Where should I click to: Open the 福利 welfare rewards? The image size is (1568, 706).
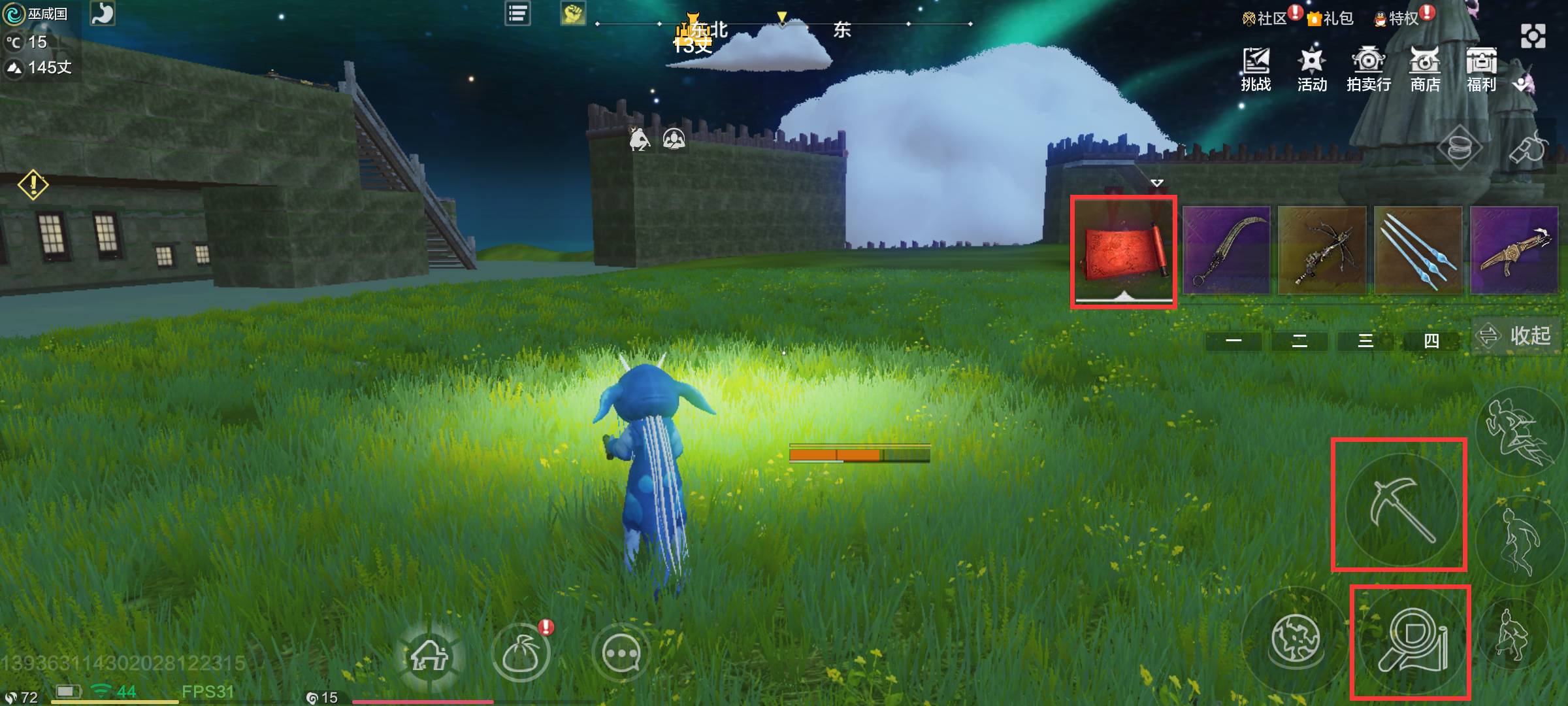pyautogui.click(x=1481, y=69)
